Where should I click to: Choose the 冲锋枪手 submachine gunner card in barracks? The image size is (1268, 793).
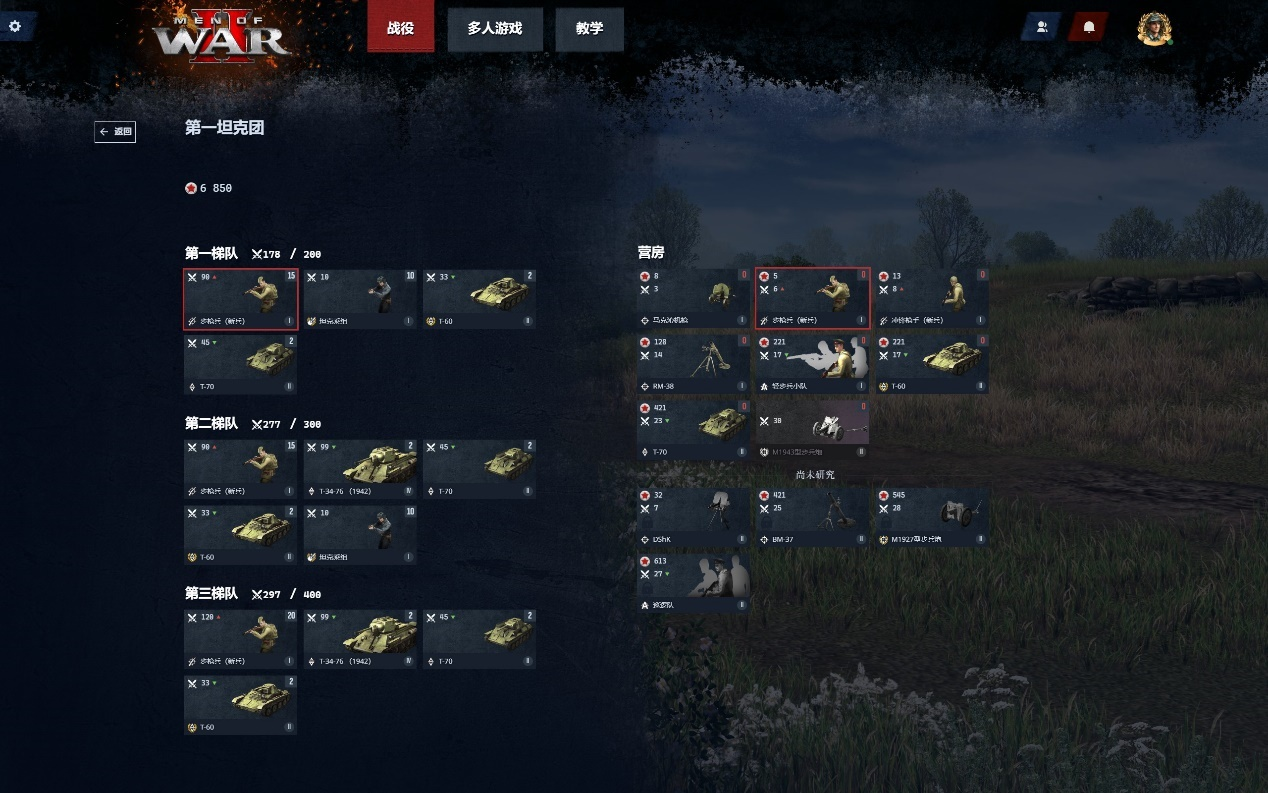[x=932, y=298]
